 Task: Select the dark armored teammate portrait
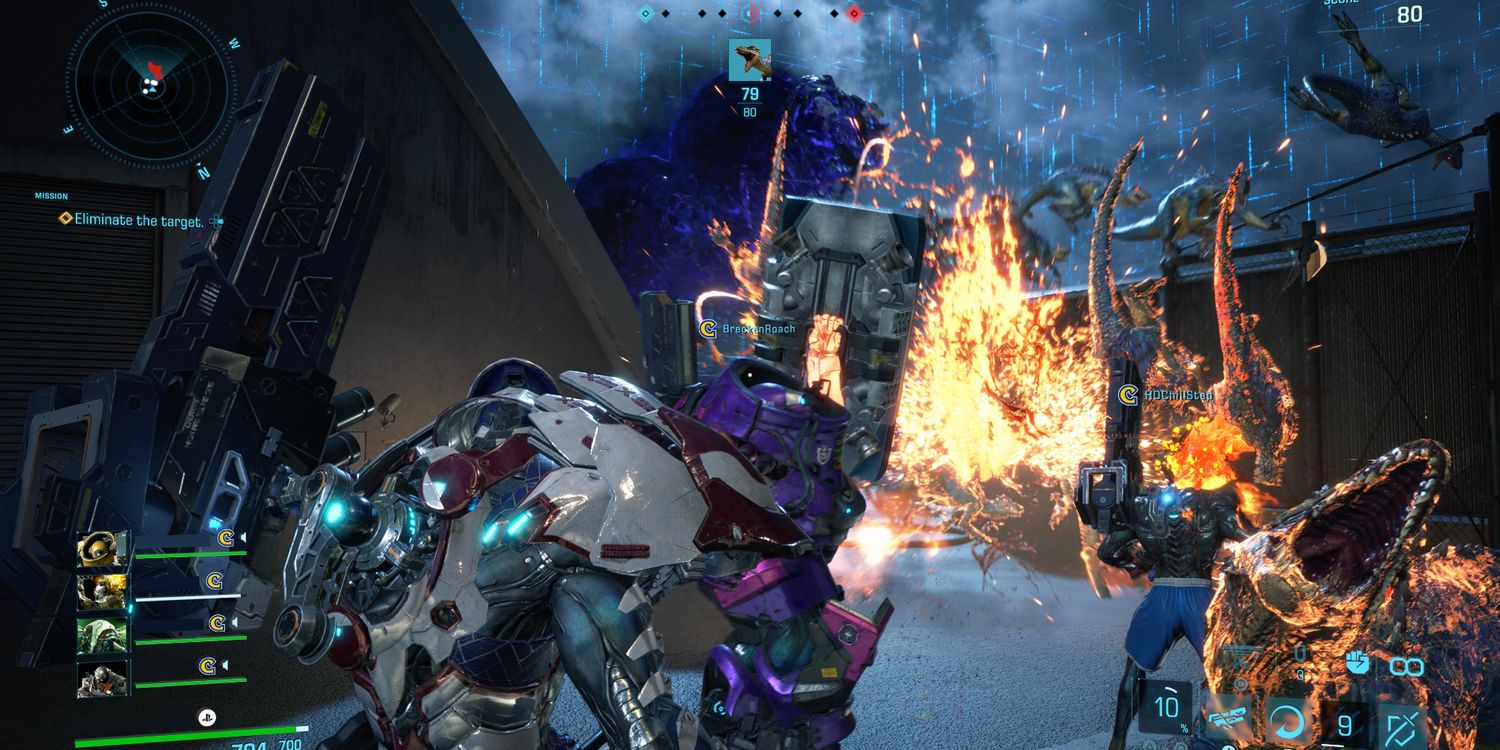[x=103, y=678]
